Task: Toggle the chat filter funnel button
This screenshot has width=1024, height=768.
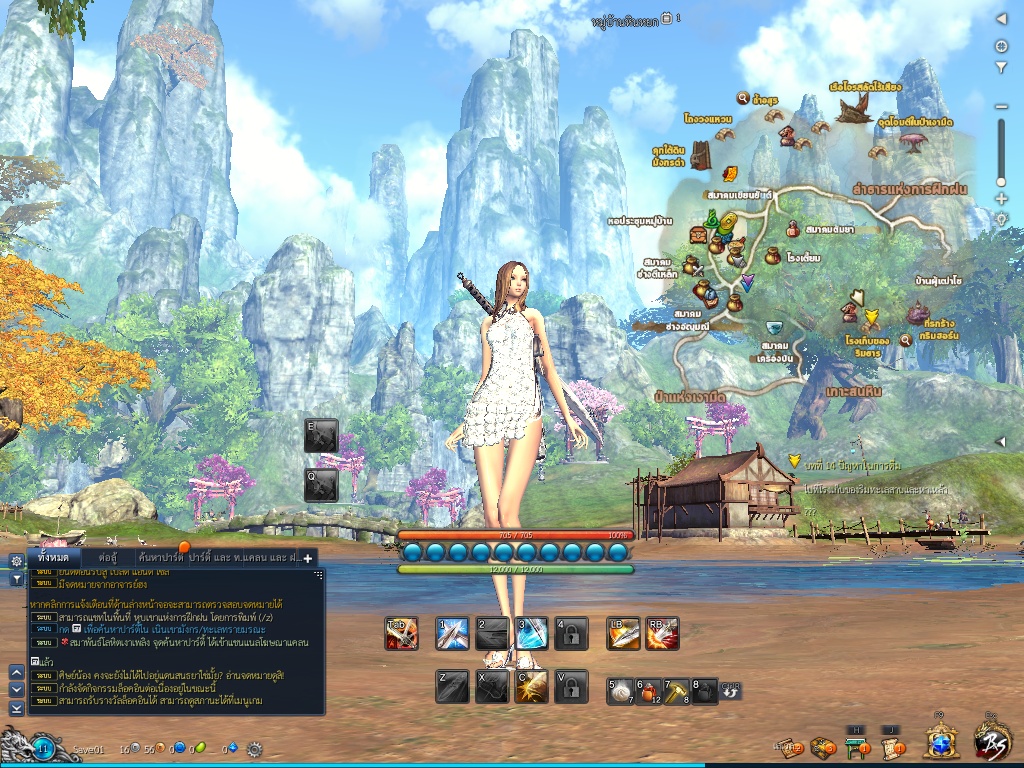Action: pyautogui.click(x=16, y=579)
